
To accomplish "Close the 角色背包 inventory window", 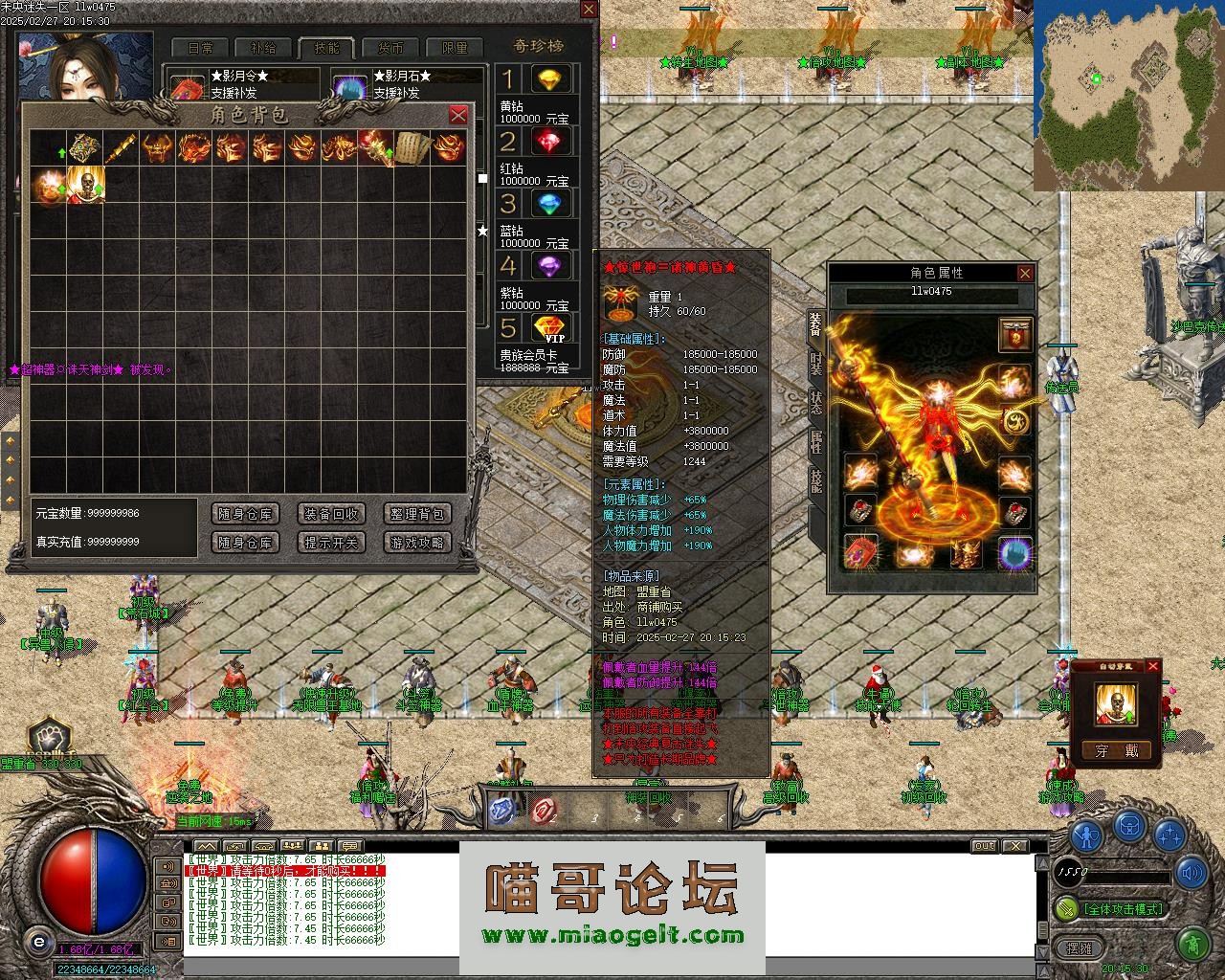I will (x=458, y=115).
